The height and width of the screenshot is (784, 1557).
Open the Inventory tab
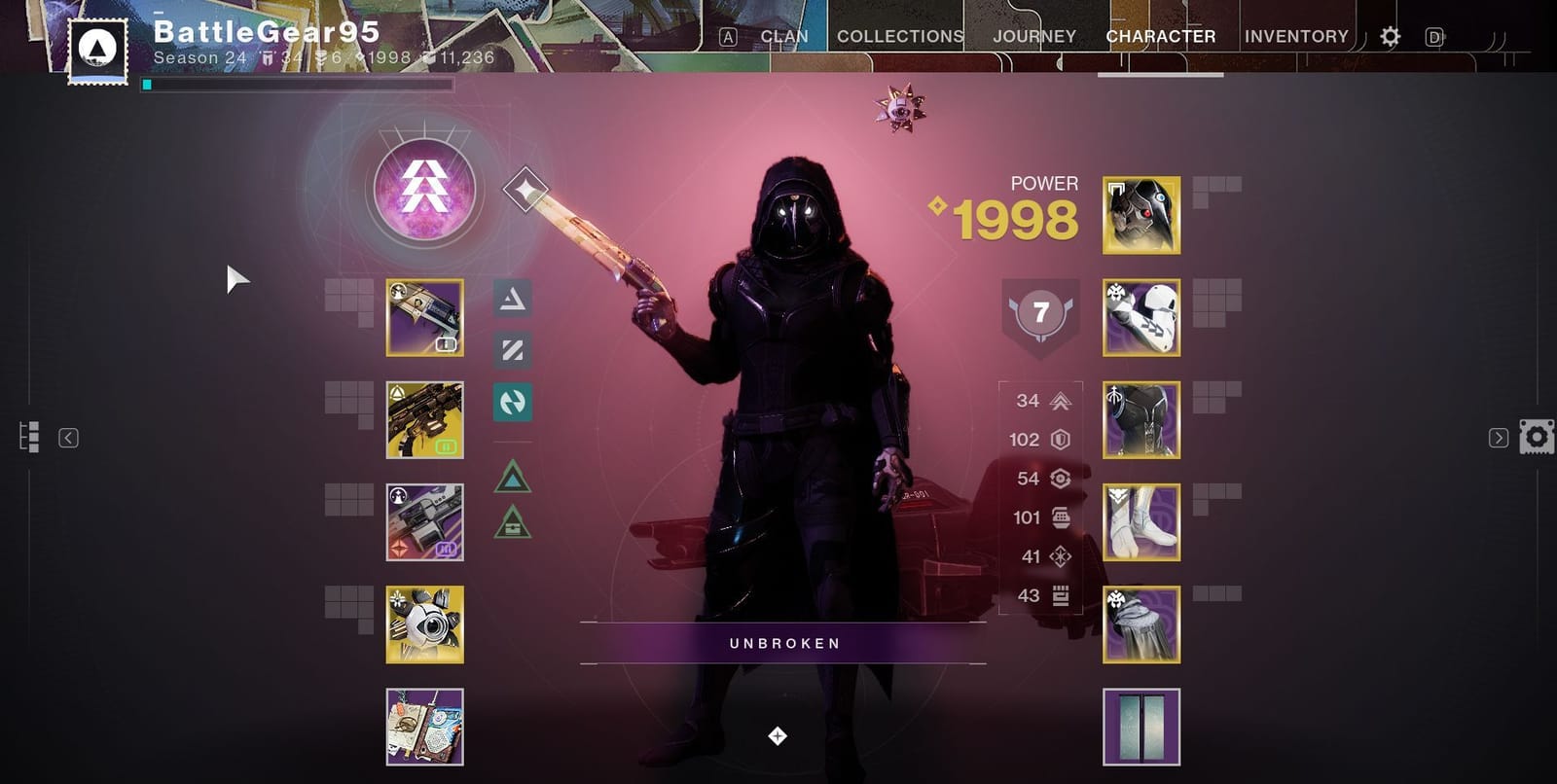(1296, 36)
